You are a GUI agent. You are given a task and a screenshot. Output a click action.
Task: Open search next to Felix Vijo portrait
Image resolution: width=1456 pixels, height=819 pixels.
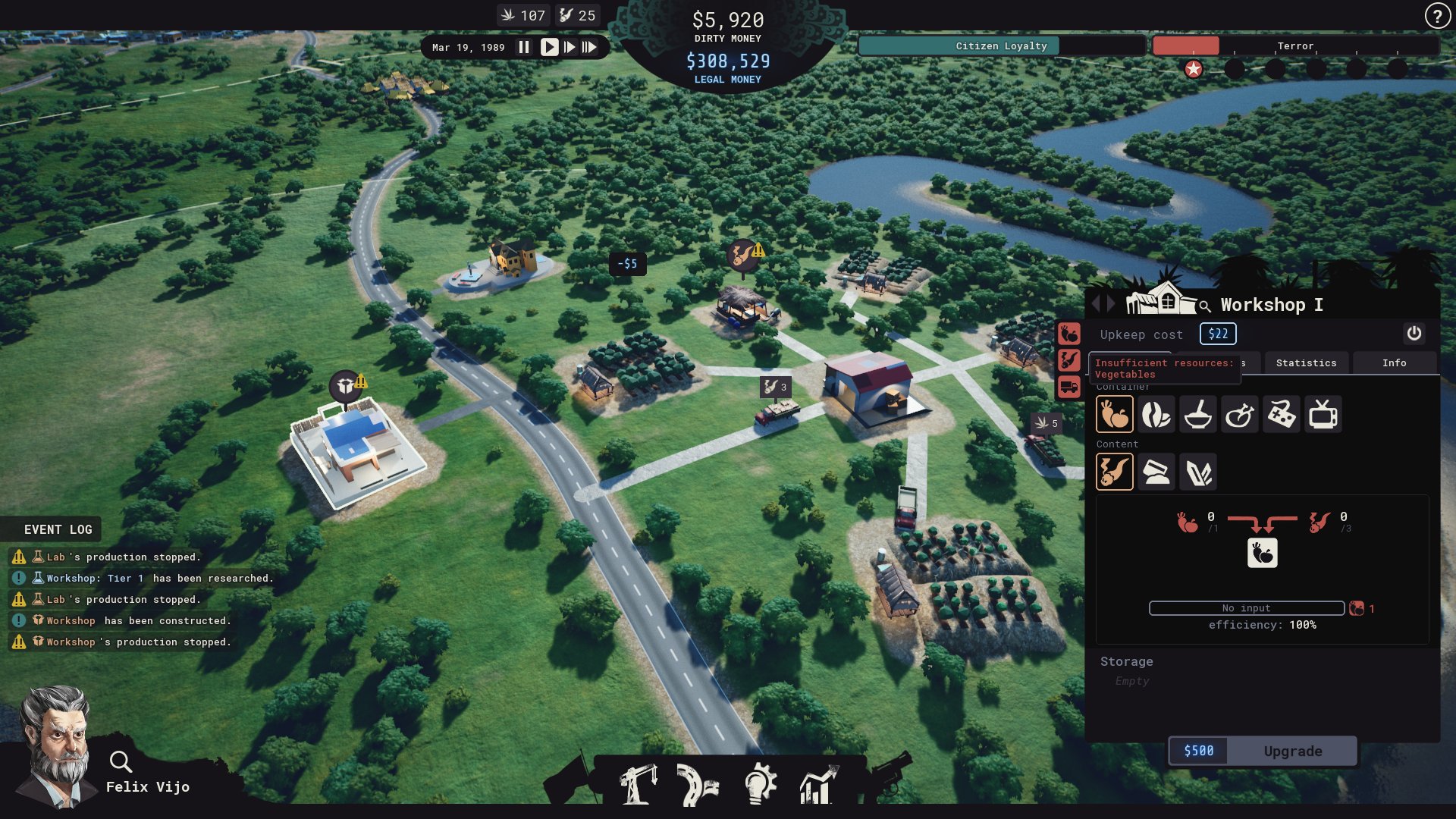coord(121,761)
